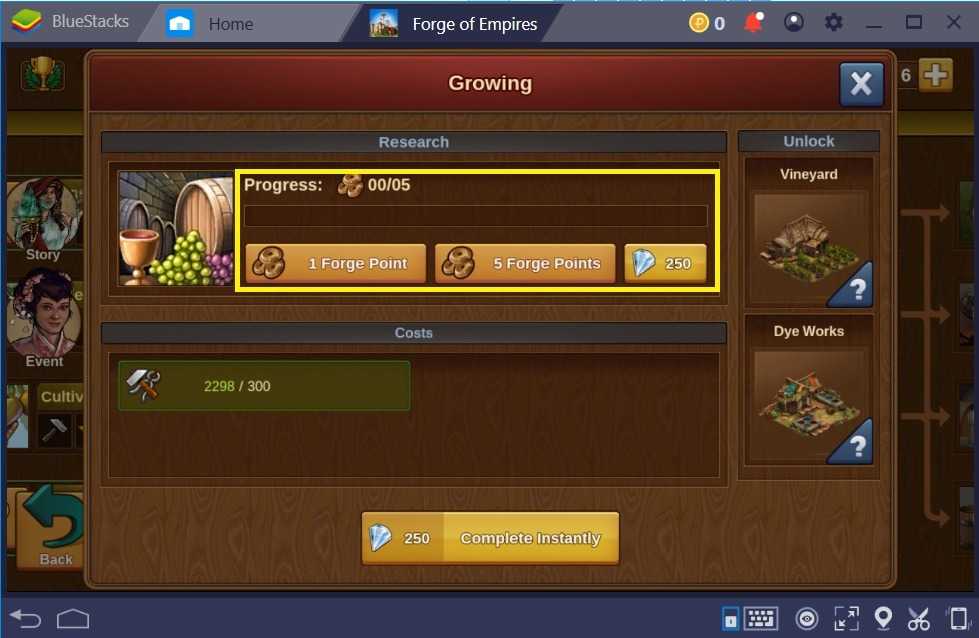Open the trophy ranking icon
The image size is (979, 638).
(43, 73)
